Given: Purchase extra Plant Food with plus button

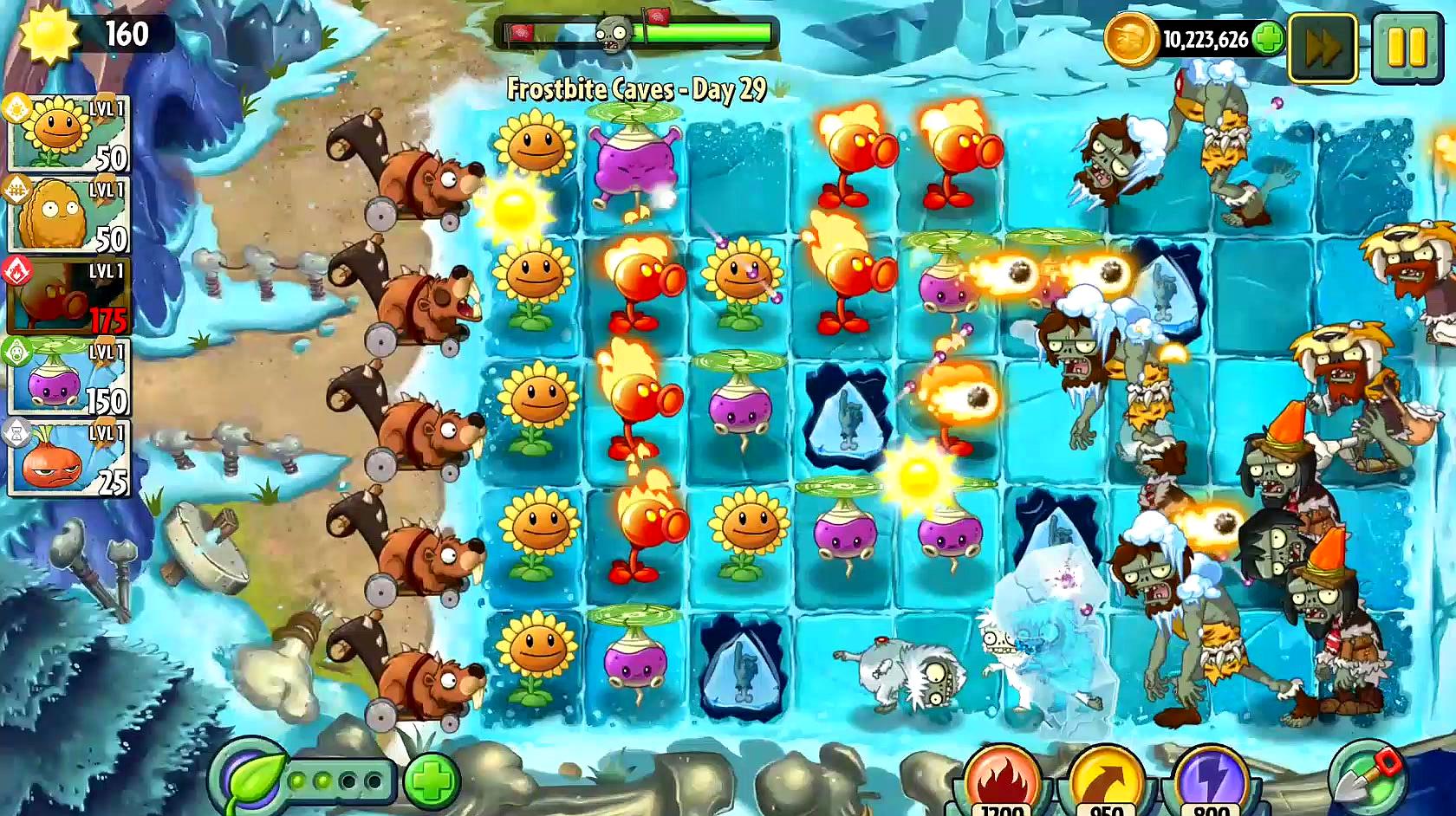Looking at the screenshot, I should pos(431,780).
